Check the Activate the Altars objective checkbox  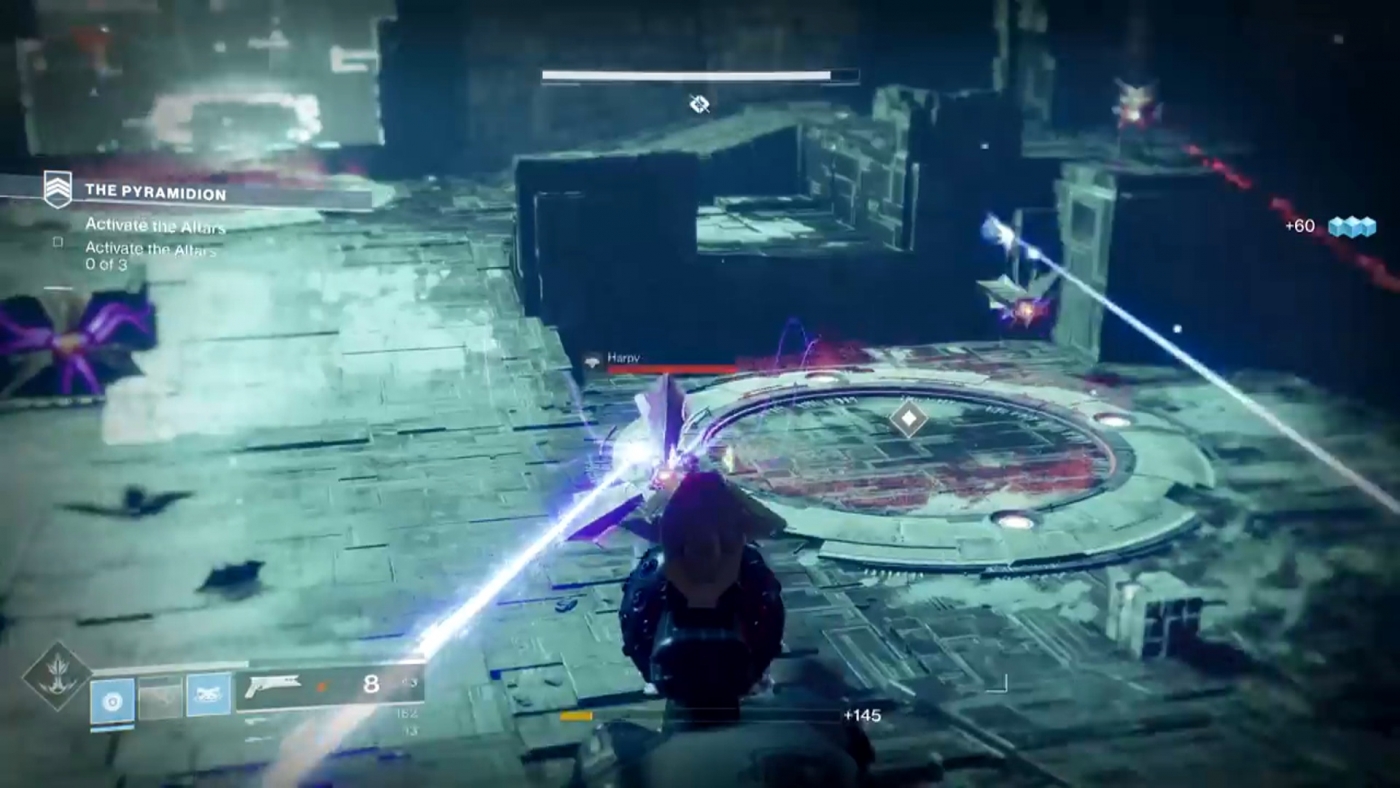(57, 242)
